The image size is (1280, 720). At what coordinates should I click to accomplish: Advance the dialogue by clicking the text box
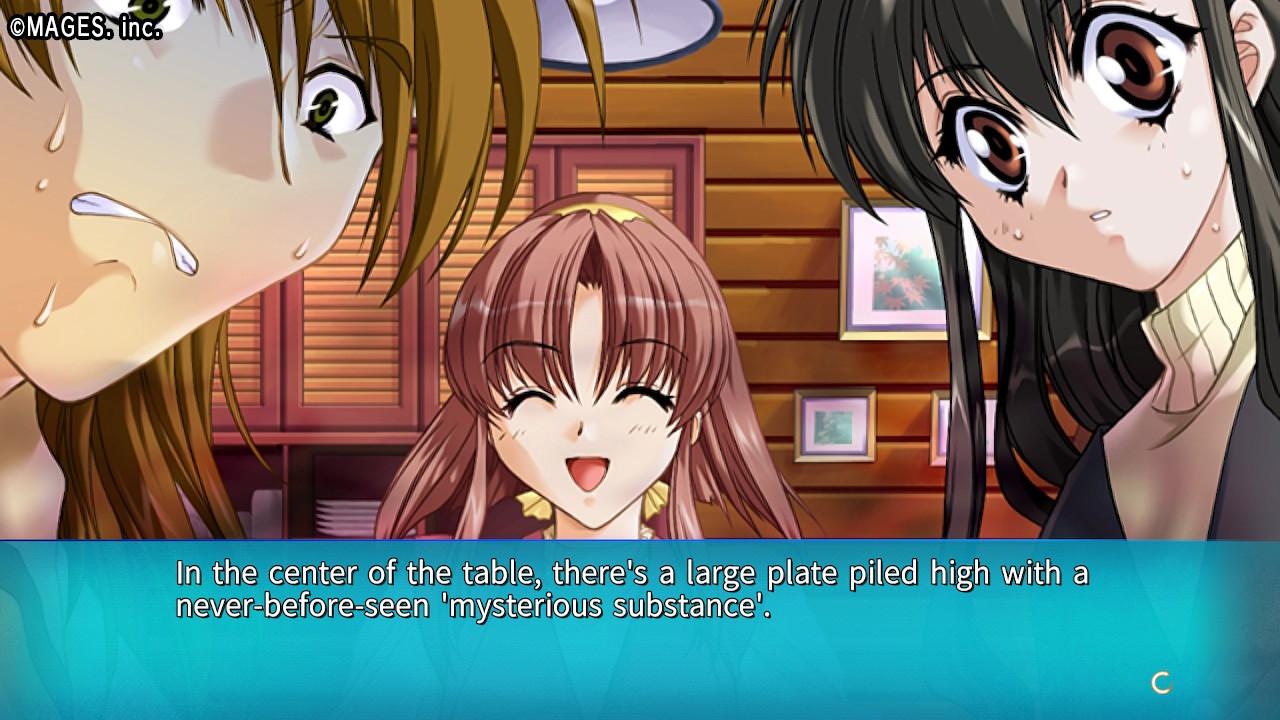point(640,630)
